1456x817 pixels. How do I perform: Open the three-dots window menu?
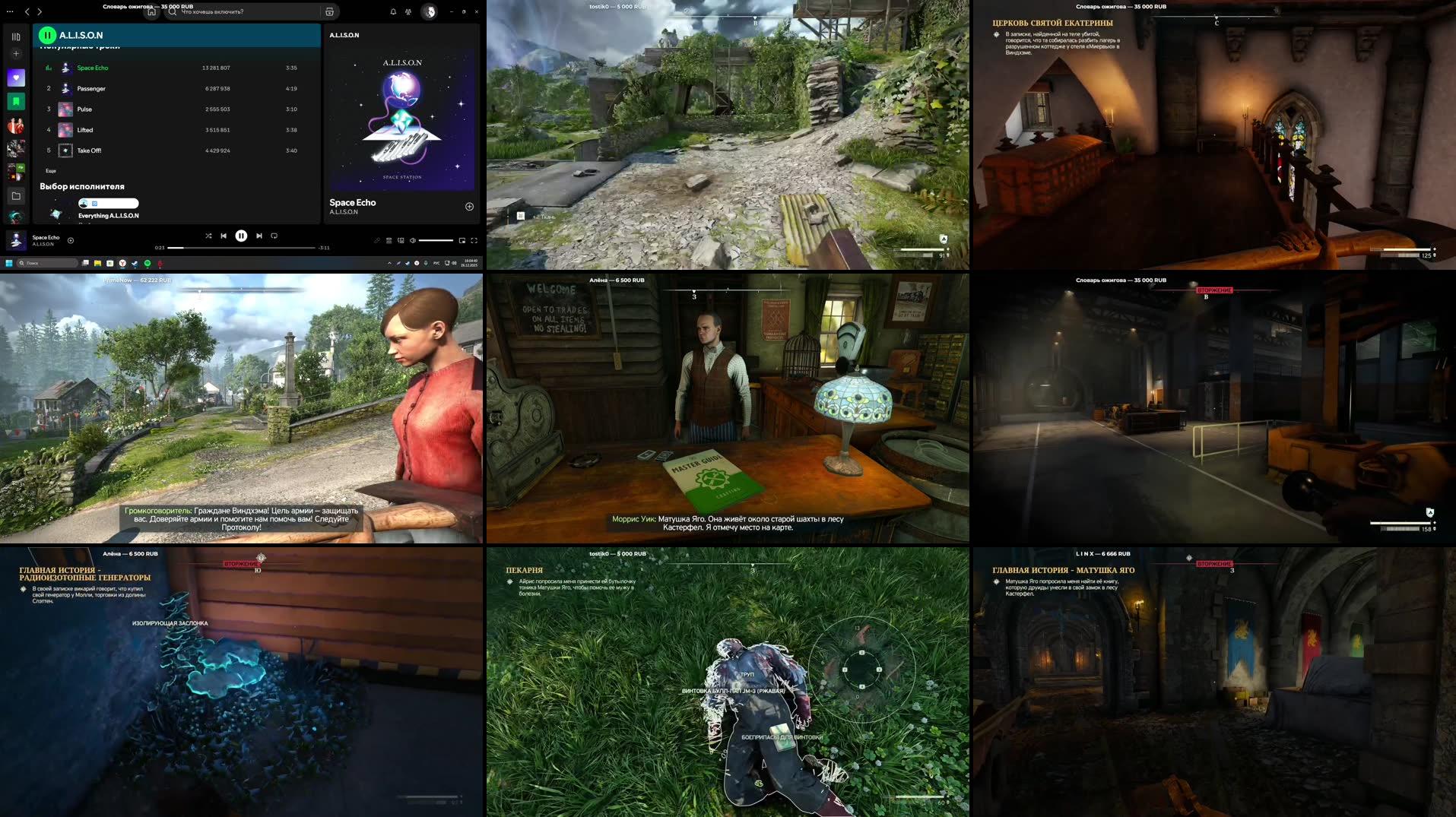pyautogui.click(x=10, y=11)
